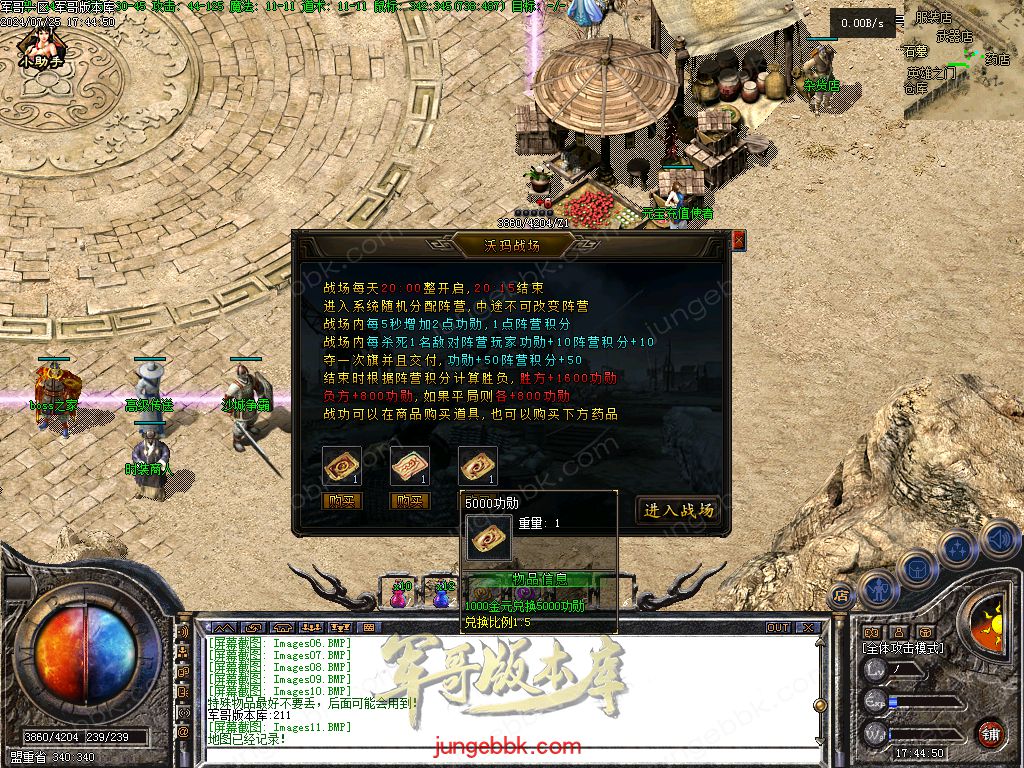
Task: Open the bag inventory round icon
Action: coord(918,568)
